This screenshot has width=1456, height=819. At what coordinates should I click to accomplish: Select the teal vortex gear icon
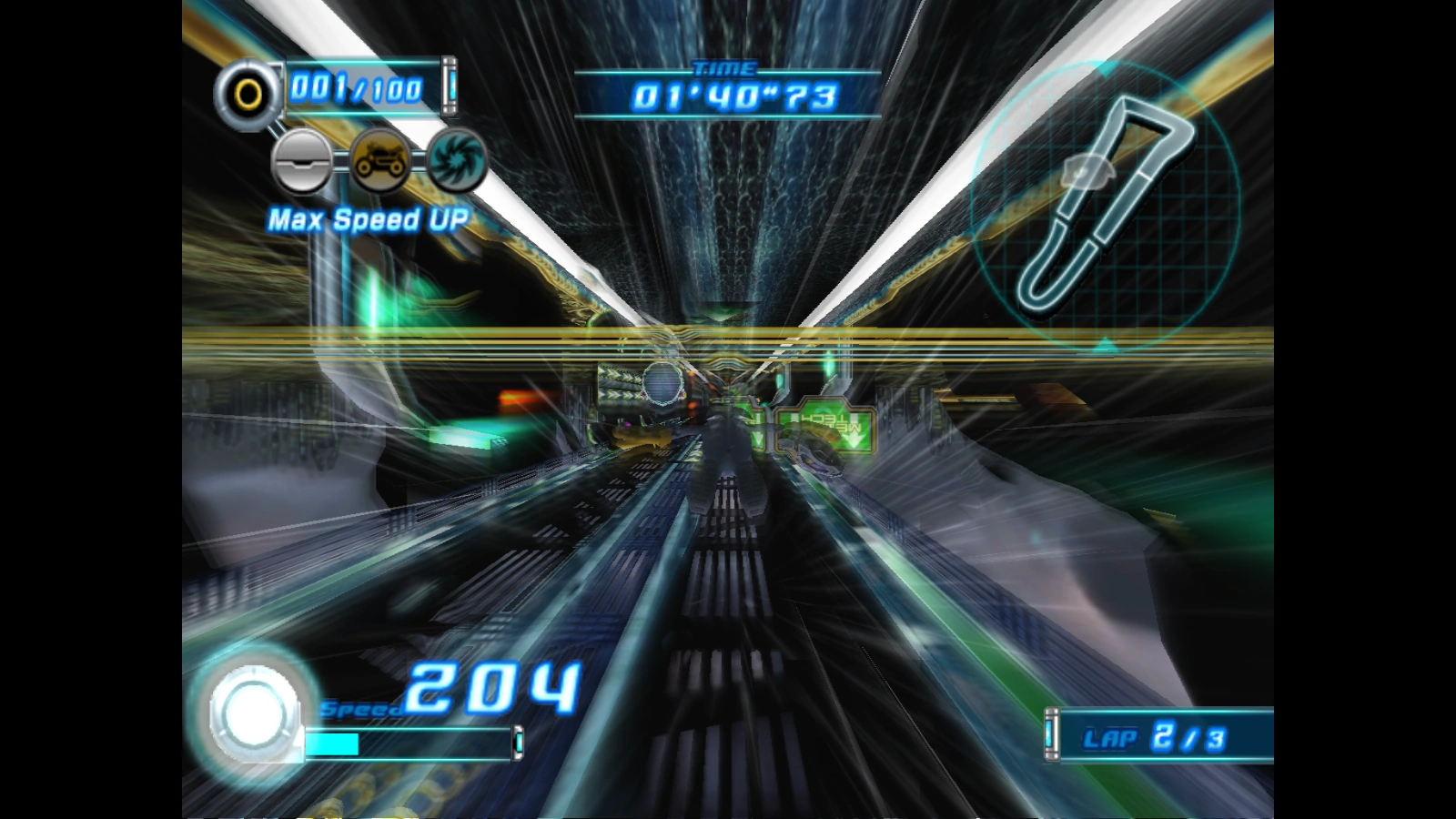(457, 160)
